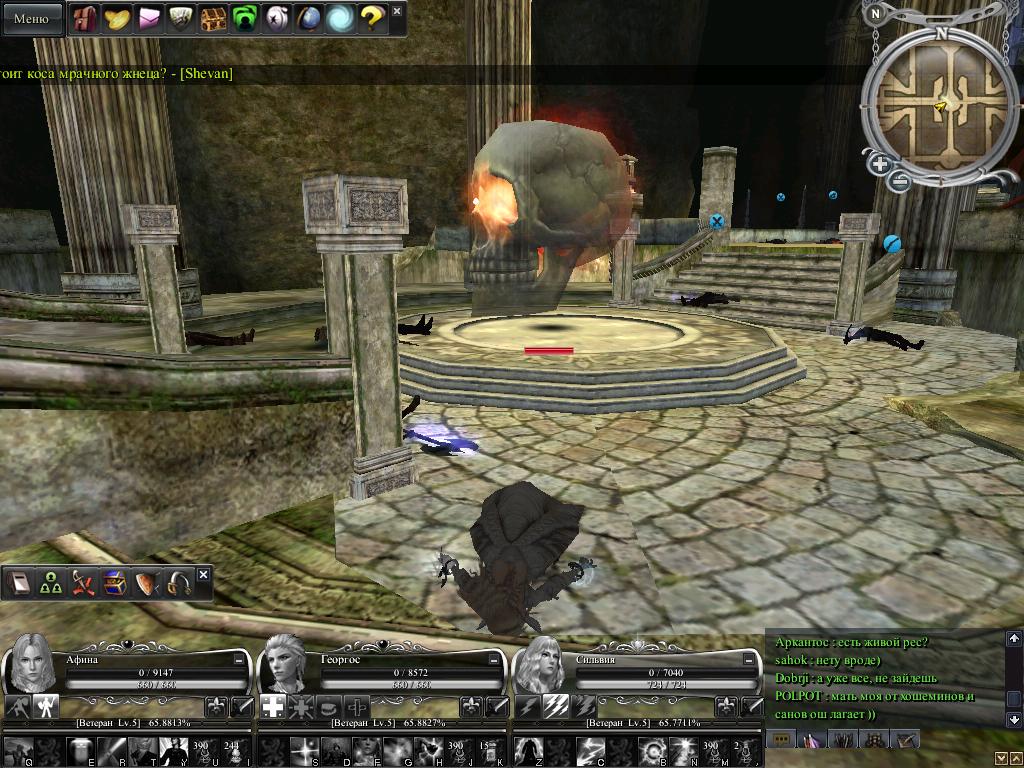1024x768 pixels.
Task: Open the blue swirl portal icon
Action: [x=340, y=18]
